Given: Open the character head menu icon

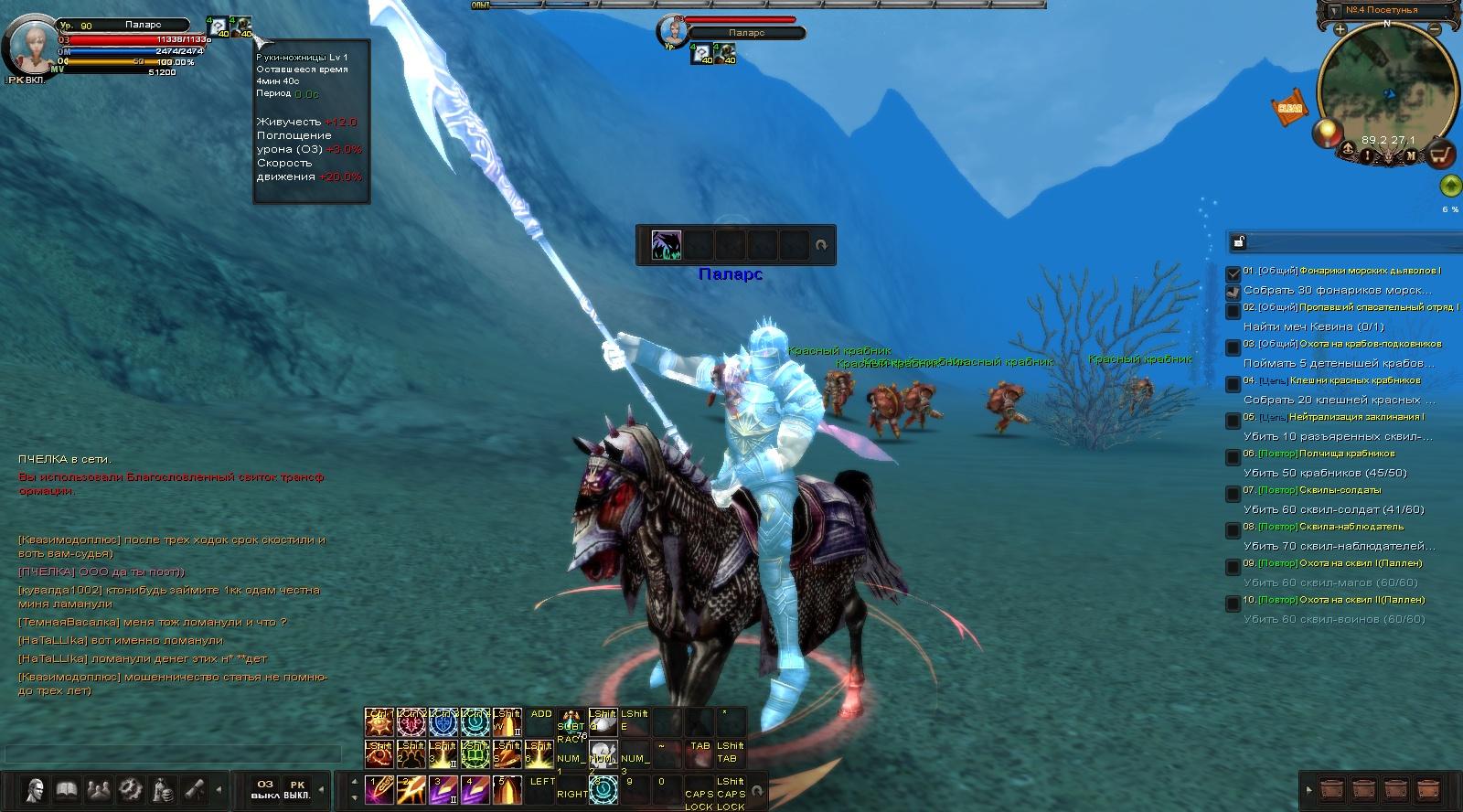Looking at the screenshot, I should pos(36,789).
